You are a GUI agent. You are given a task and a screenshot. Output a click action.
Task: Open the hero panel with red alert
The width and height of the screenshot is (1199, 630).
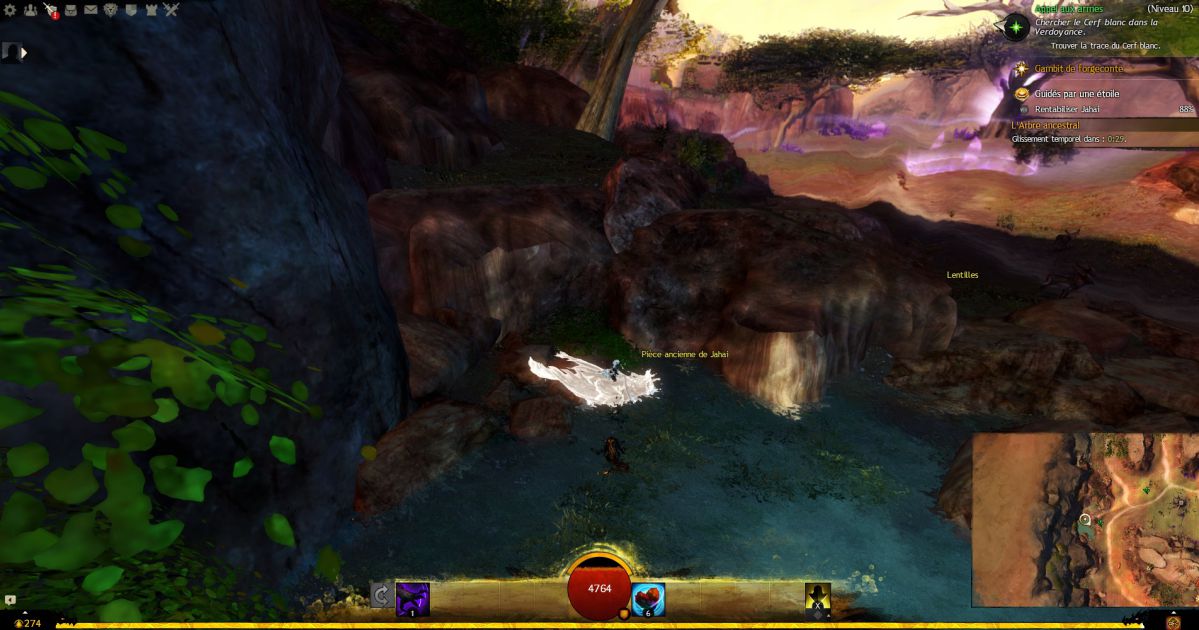point(51,10)
